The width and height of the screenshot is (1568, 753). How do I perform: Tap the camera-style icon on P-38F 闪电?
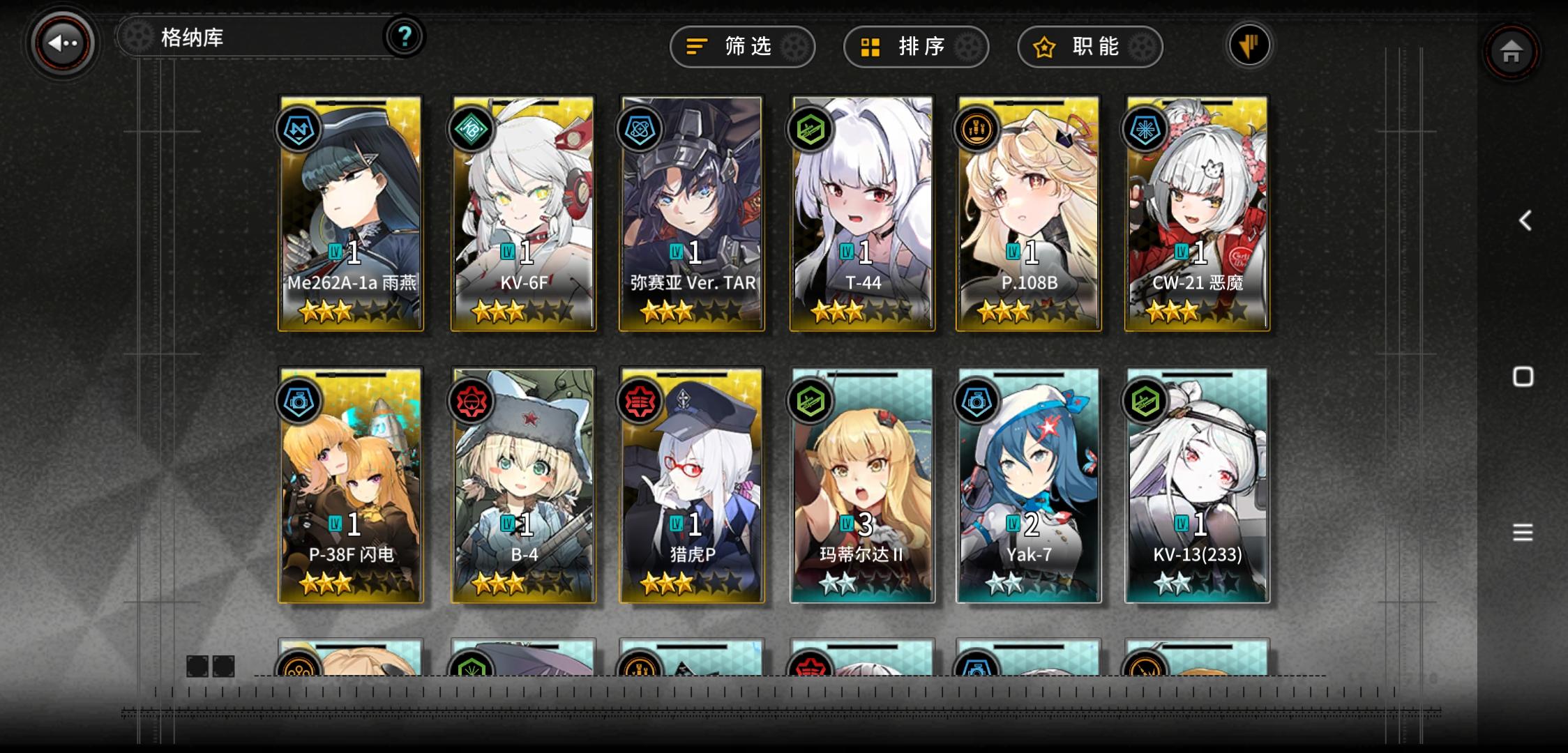point(298,400)
